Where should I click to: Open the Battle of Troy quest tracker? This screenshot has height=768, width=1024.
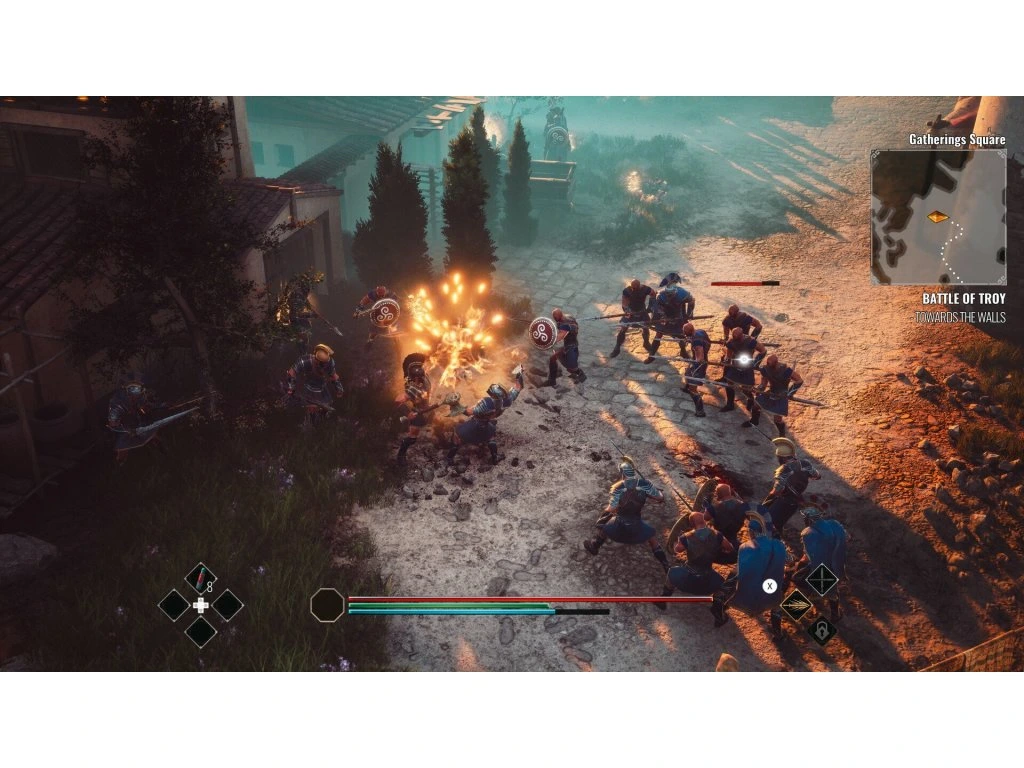coord(963,299)
